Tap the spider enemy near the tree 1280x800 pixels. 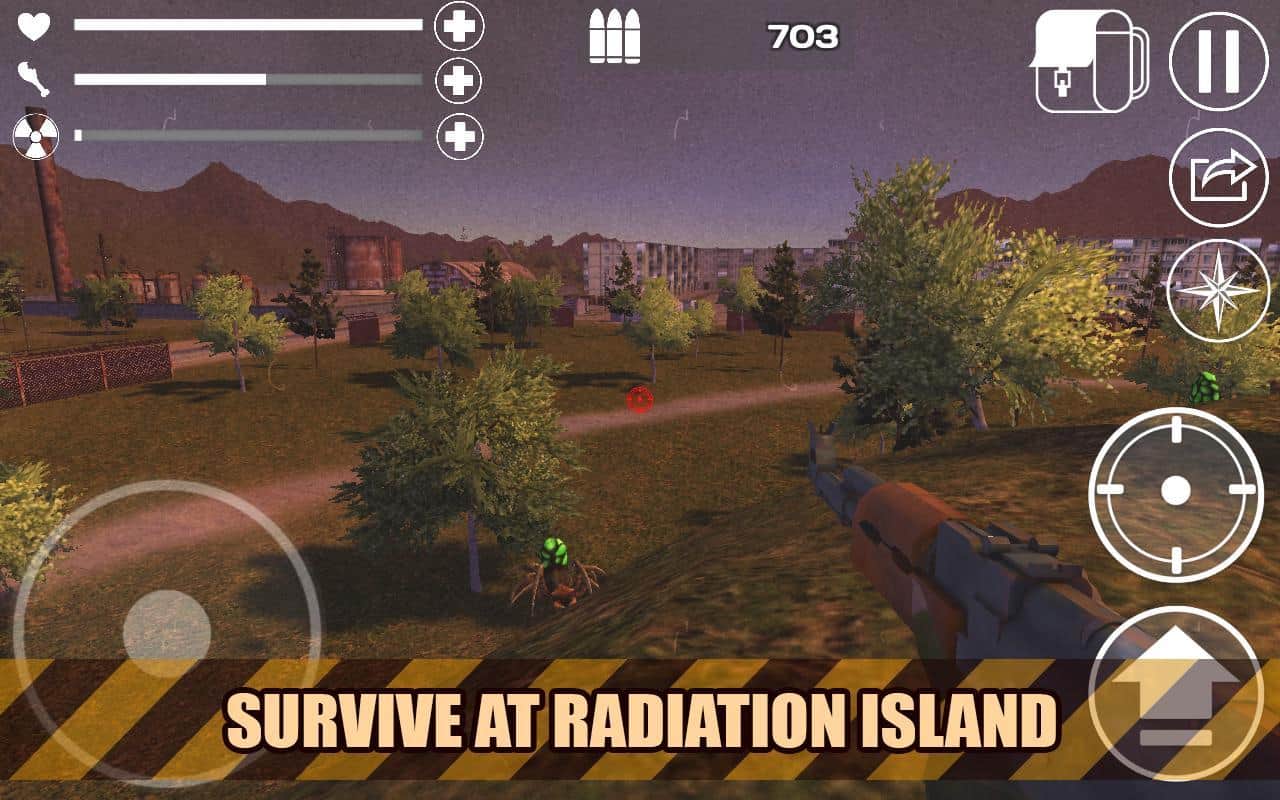[555, 570]
